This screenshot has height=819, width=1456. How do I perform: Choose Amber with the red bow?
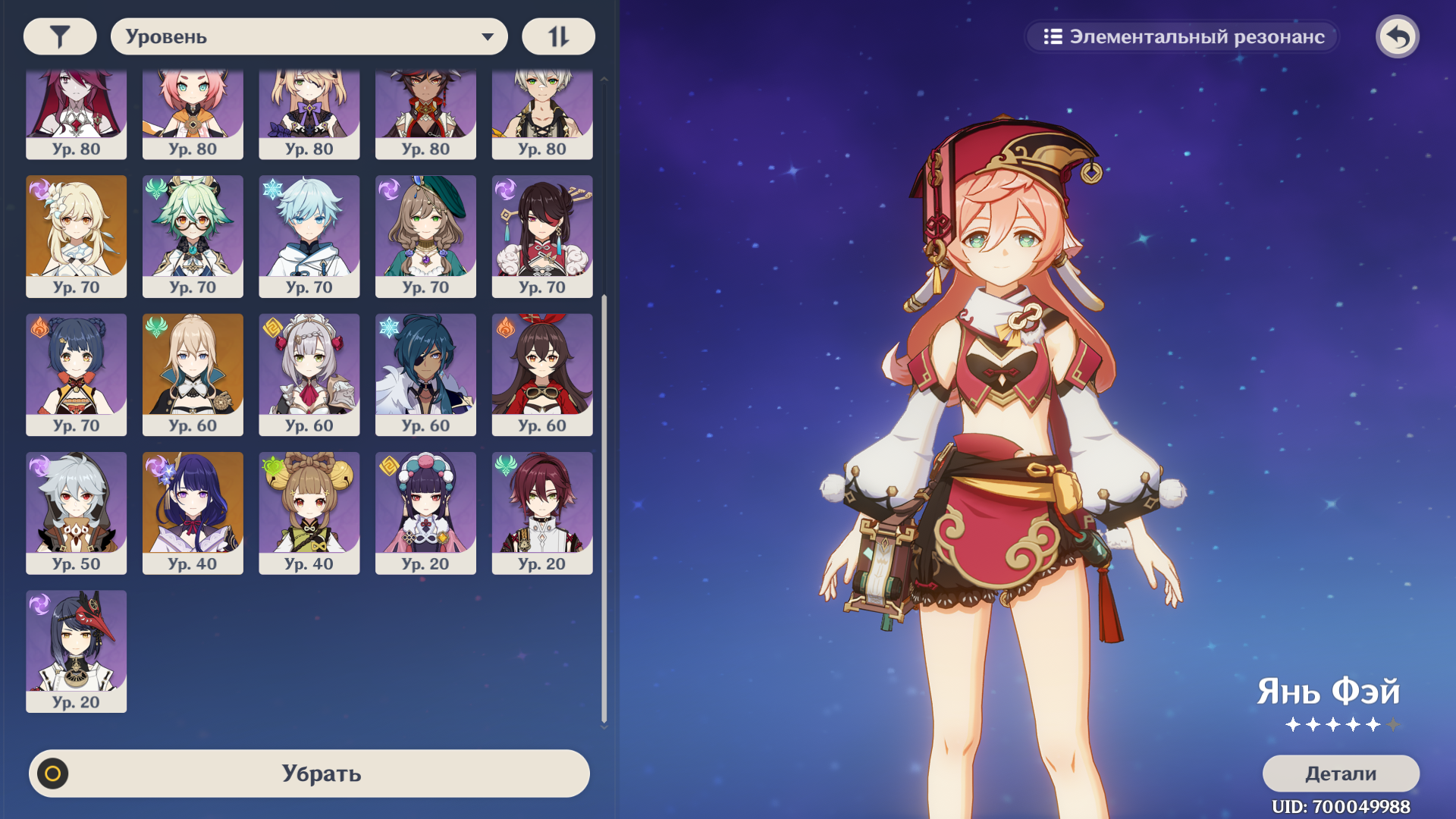click(542, 374)
